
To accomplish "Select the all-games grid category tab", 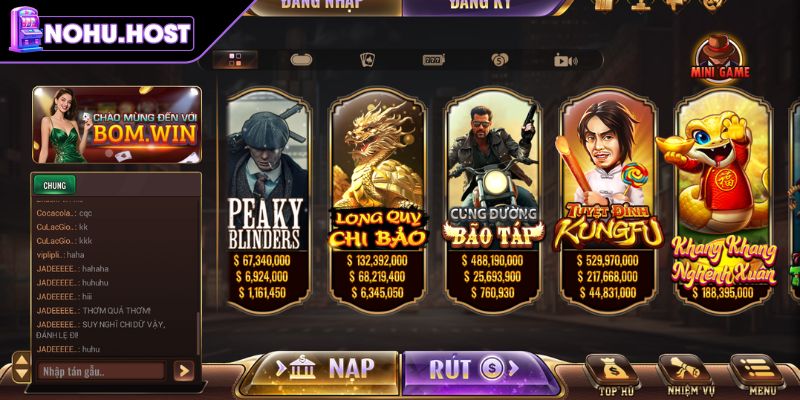I will pos(235,59).
